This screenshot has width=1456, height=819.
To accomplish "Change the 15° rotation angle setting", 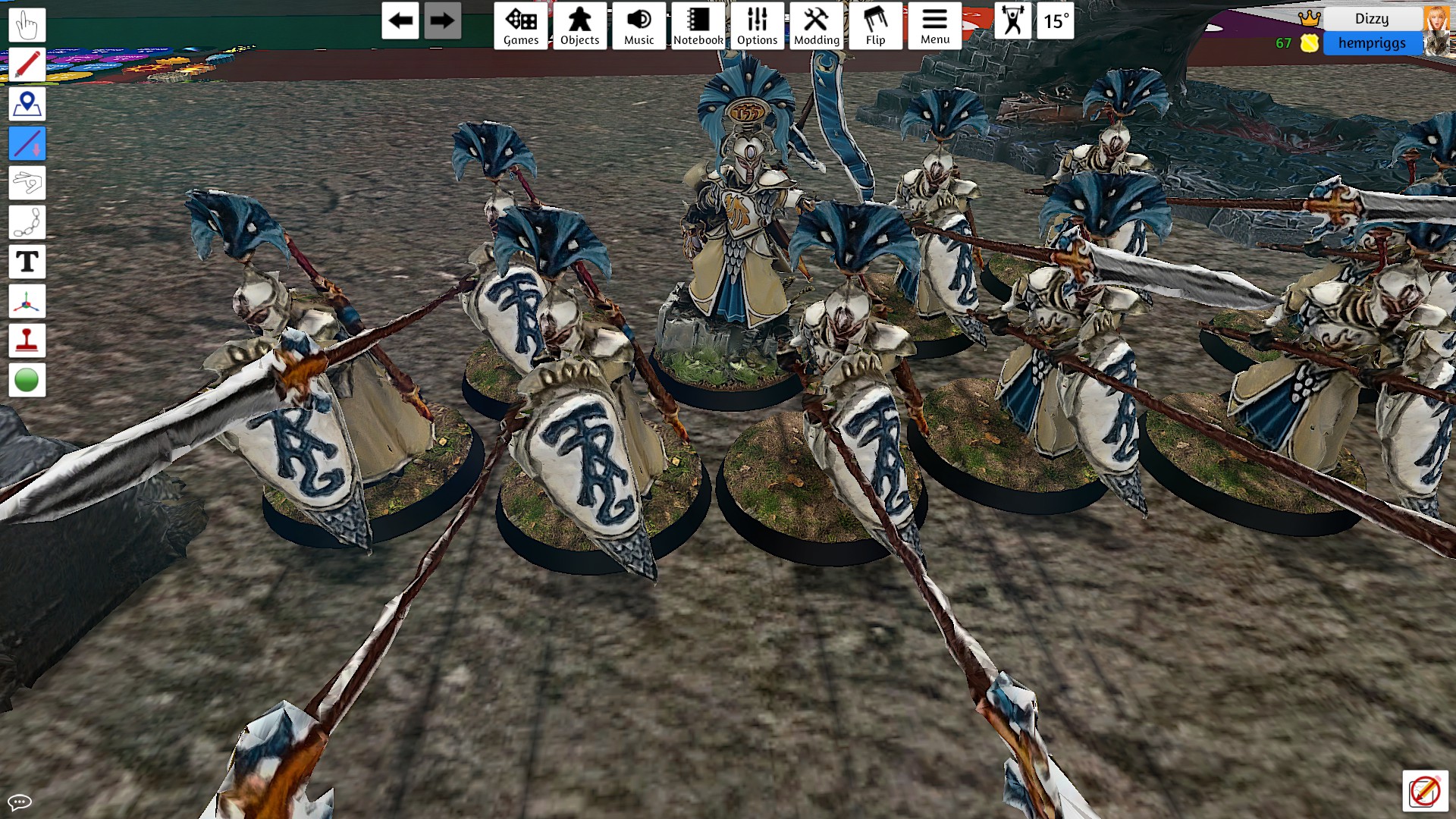I will point(1056,20).
